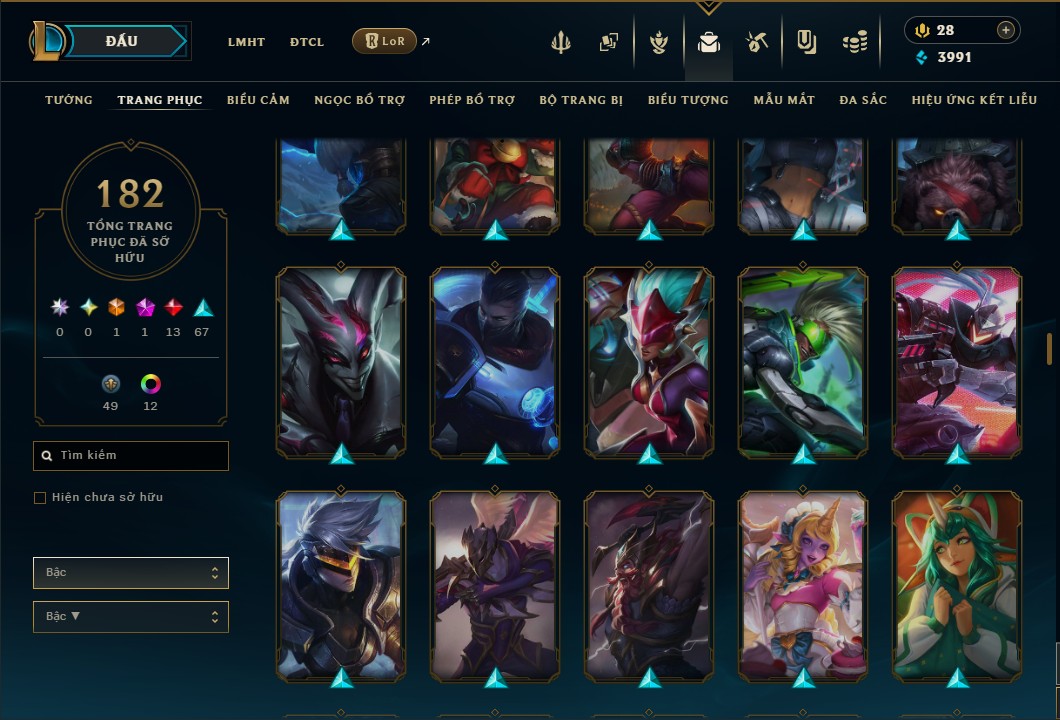Select the maid unicorn girl skin card
Screen dimensions: 1060x720
click(803, 584)
